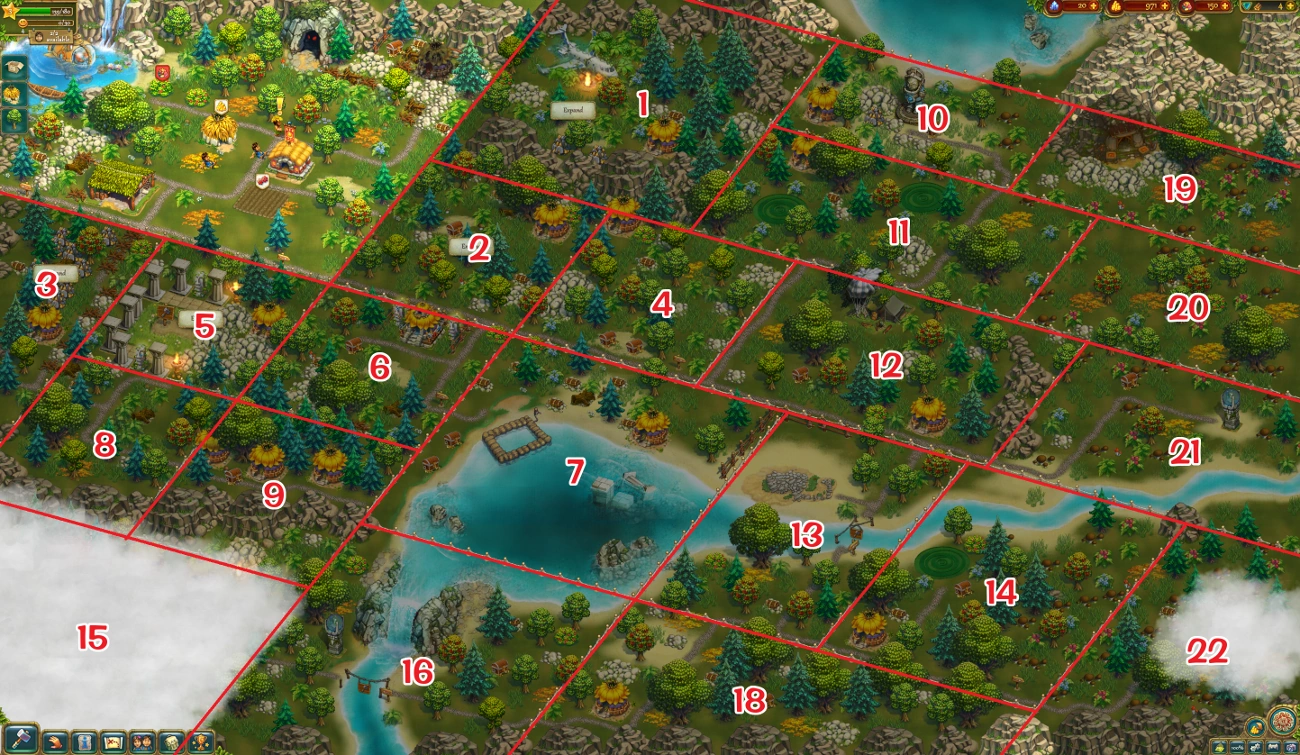
Task: Select the tree sapling thumbnail in the left sidebar
Action: (12, 117)
